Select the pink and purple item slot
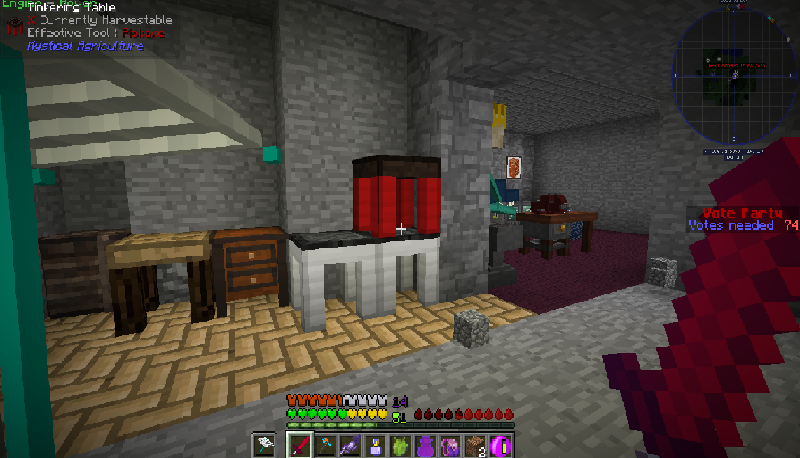This screenshot has width=800, height=458. click(449, 444)
